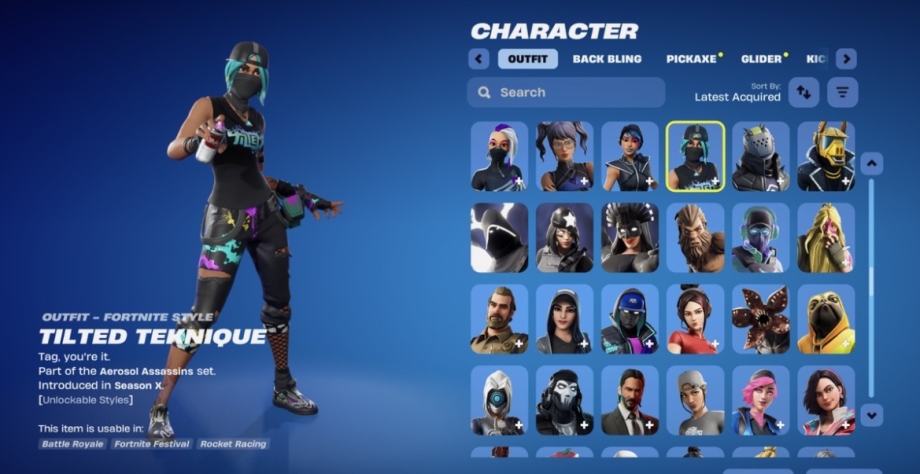Viewport: 920px width, 474px height.
Task: Select the yellow pug hoodie outfit
Action: point(826,319)
